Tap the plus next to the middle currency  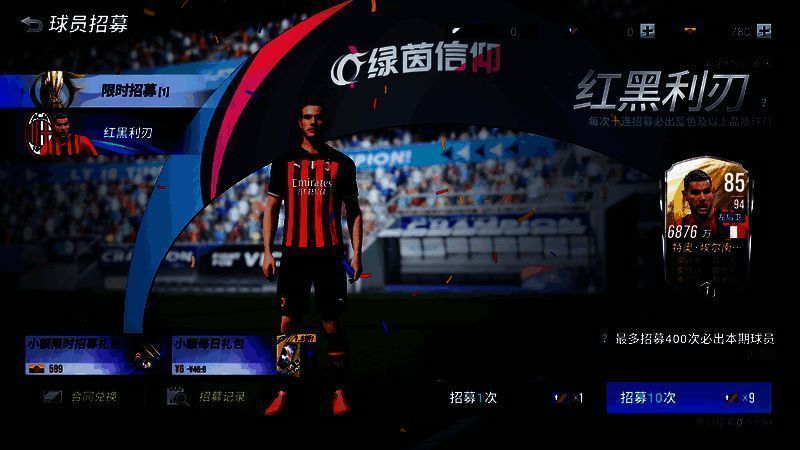click(648, 31)
